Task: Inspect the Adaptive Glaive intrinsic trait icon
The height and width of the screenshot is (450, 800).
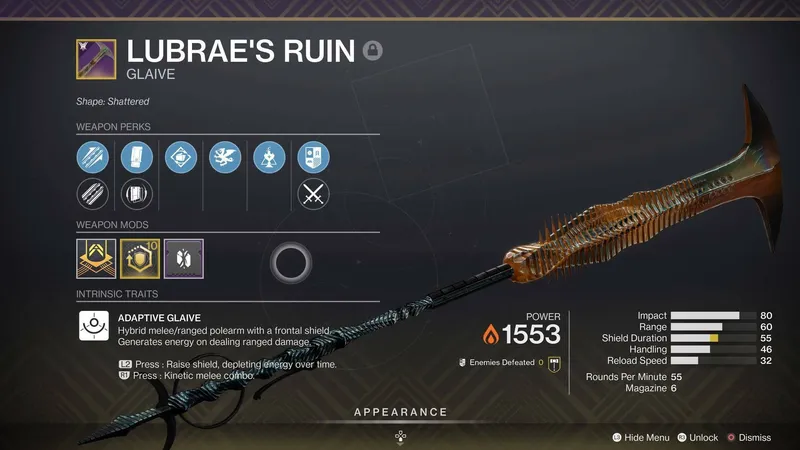Action: pyautogui.click(x=93, y=326)
